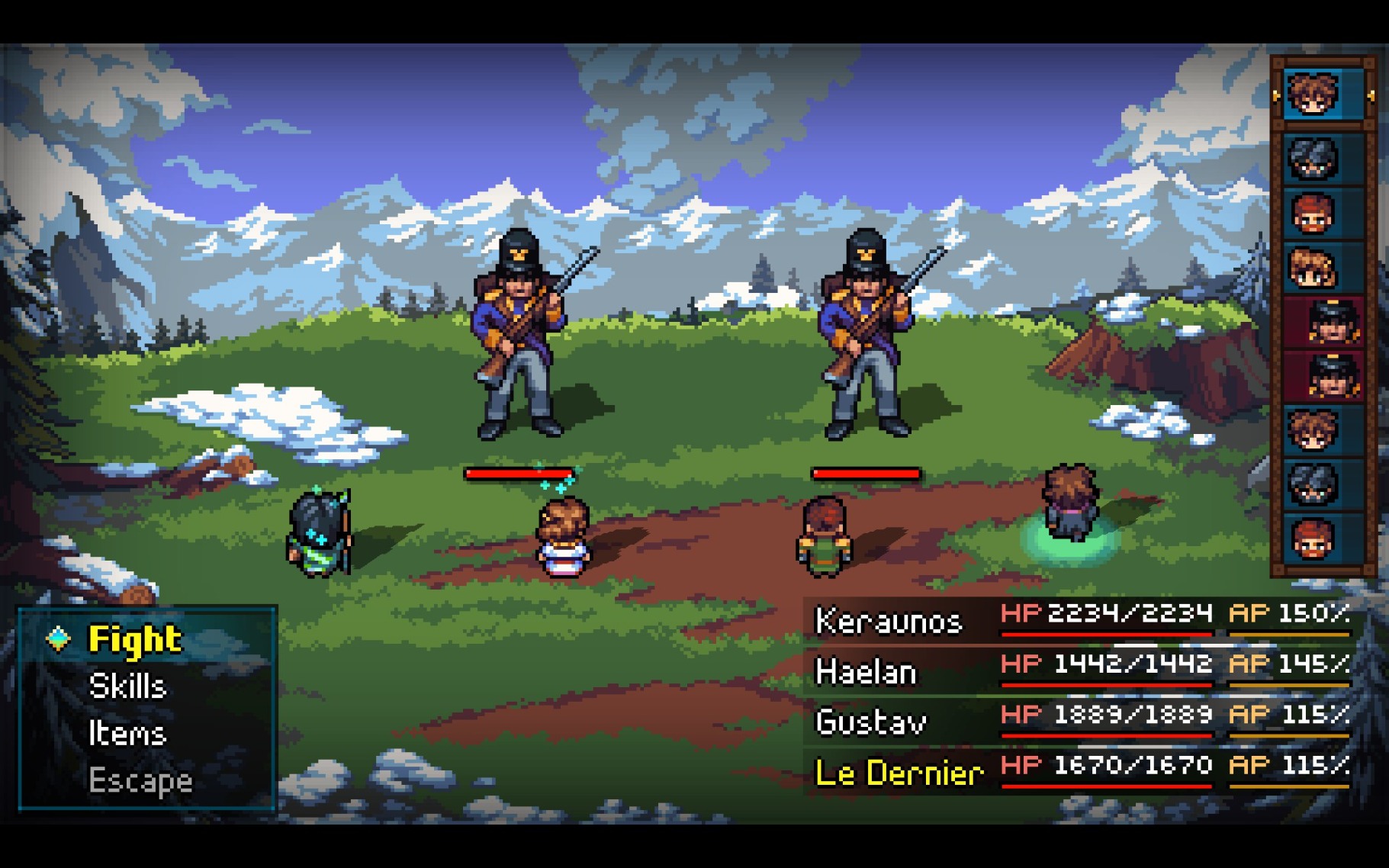Pick Gustav in the party list

[x=871, y=722]
